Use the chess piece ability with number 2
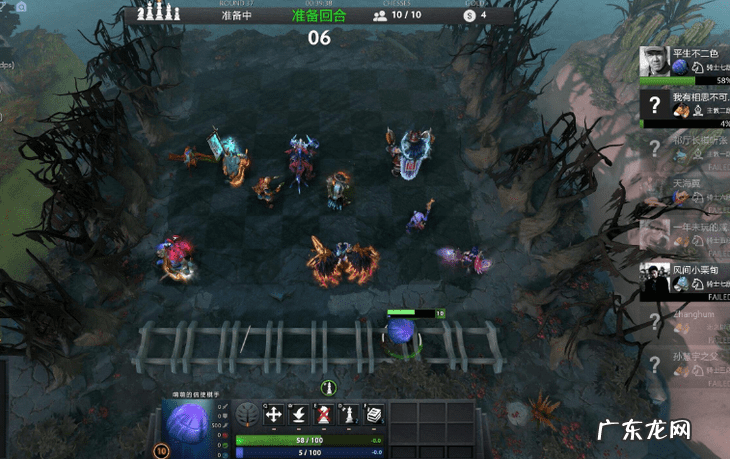730x459 pixels. [x=349, y=414]
